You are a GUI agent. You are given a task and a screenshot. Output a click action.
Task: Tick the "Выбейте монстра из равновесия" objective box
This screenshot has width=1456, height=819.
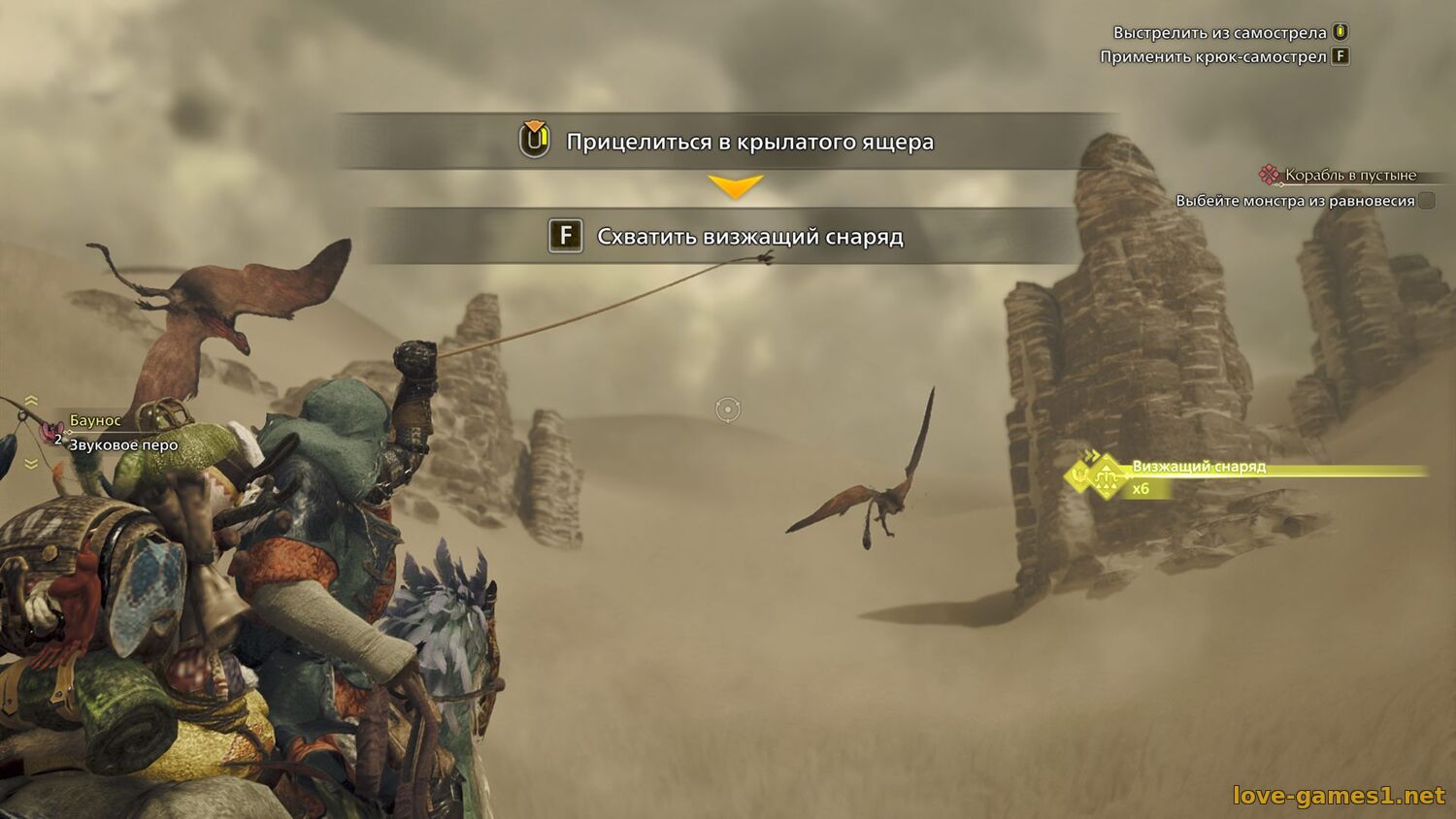(x=1426, y=201)
